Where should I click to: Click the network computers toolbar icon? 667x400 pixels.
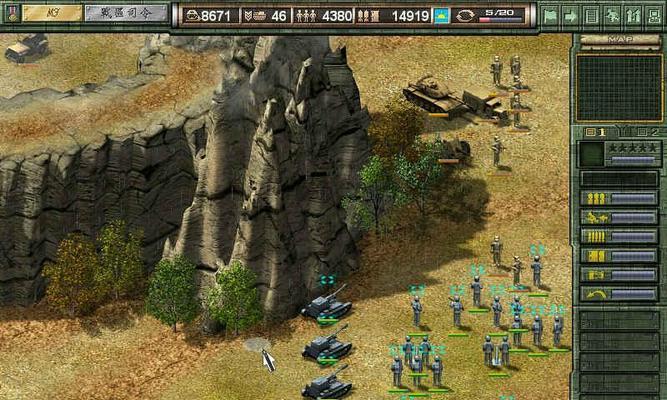[652, 15]
